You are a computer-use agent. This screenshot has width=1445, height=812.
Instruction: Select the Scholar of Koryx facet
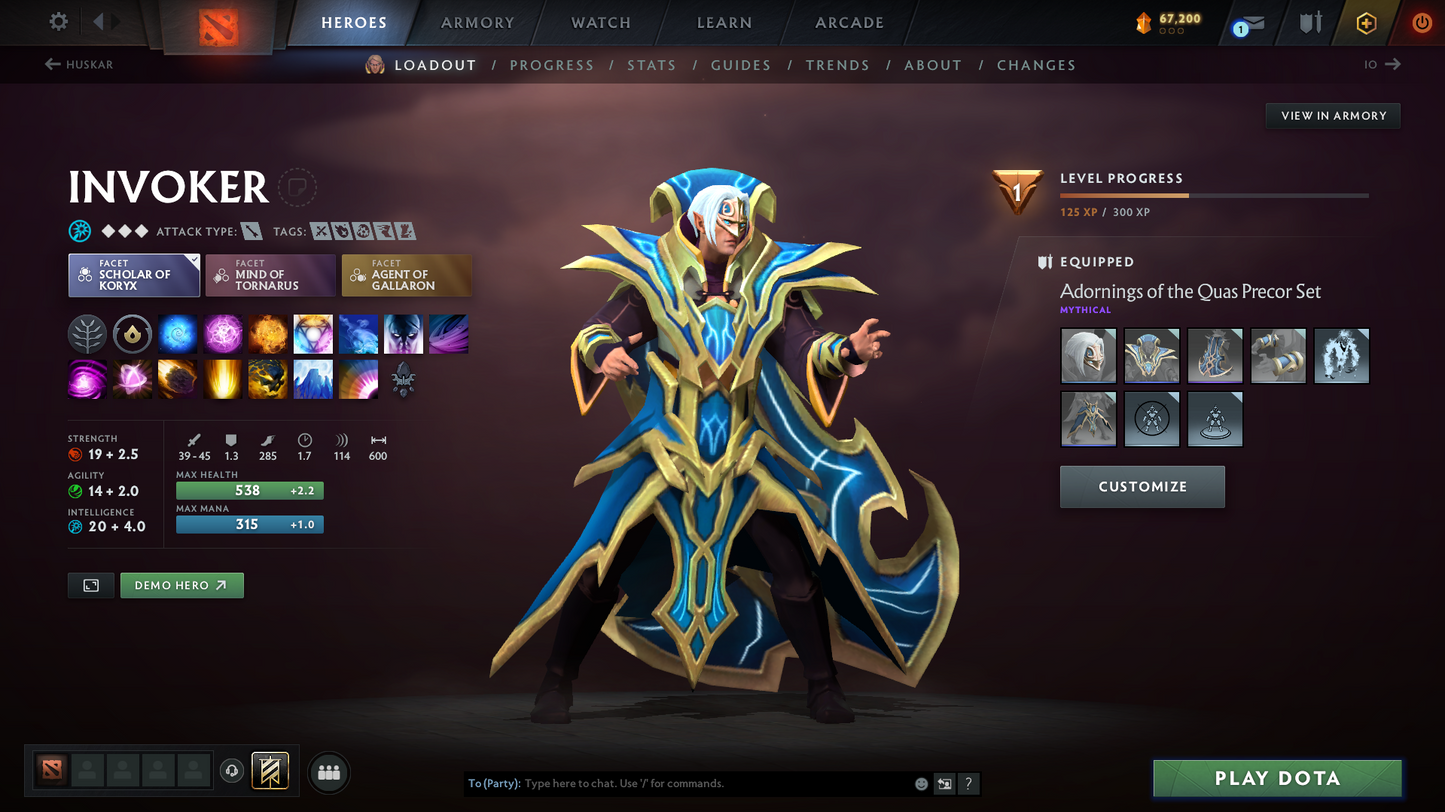tap(134, 275)
